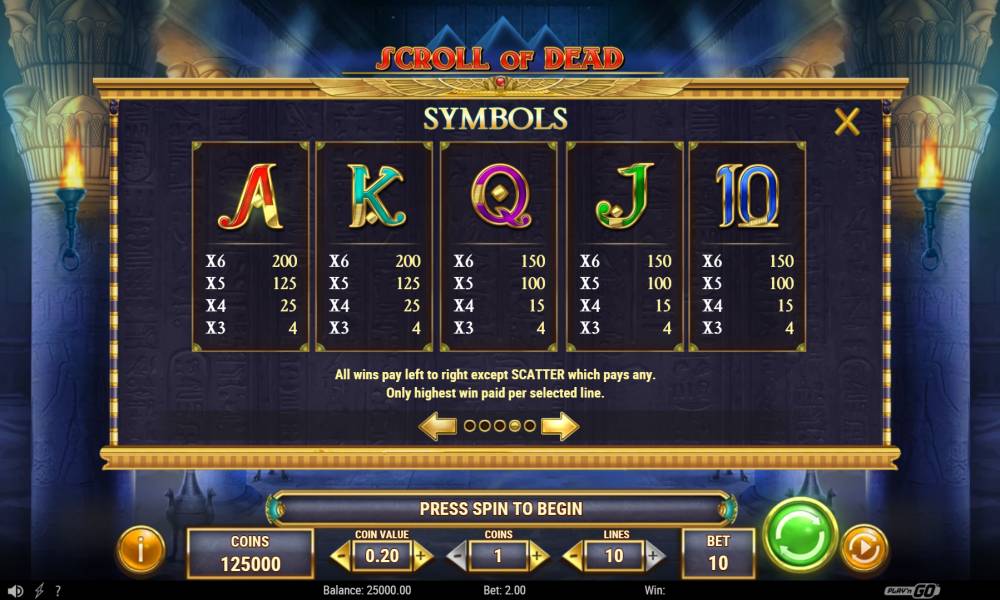The image size is (1000, 600).
Task: Go to the previous paytable page
Action: pos(438,426)
